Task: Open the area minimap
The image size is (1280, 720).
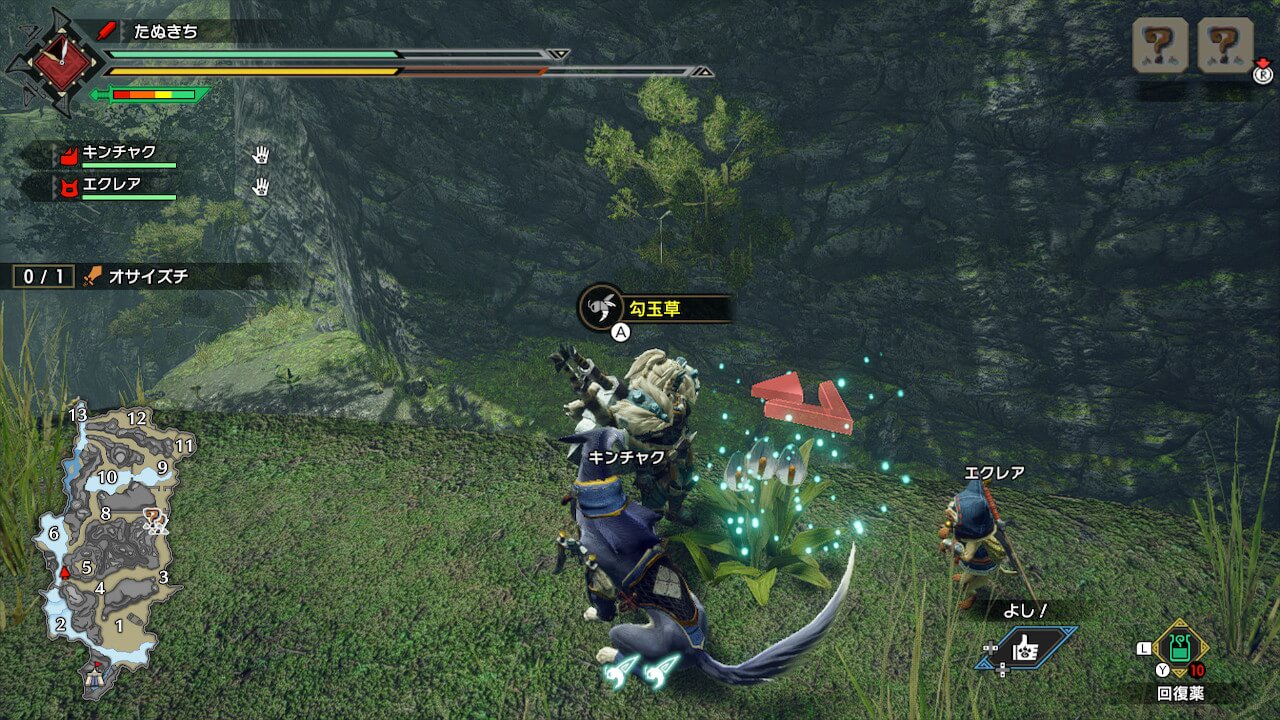Action: pos(112,545)
